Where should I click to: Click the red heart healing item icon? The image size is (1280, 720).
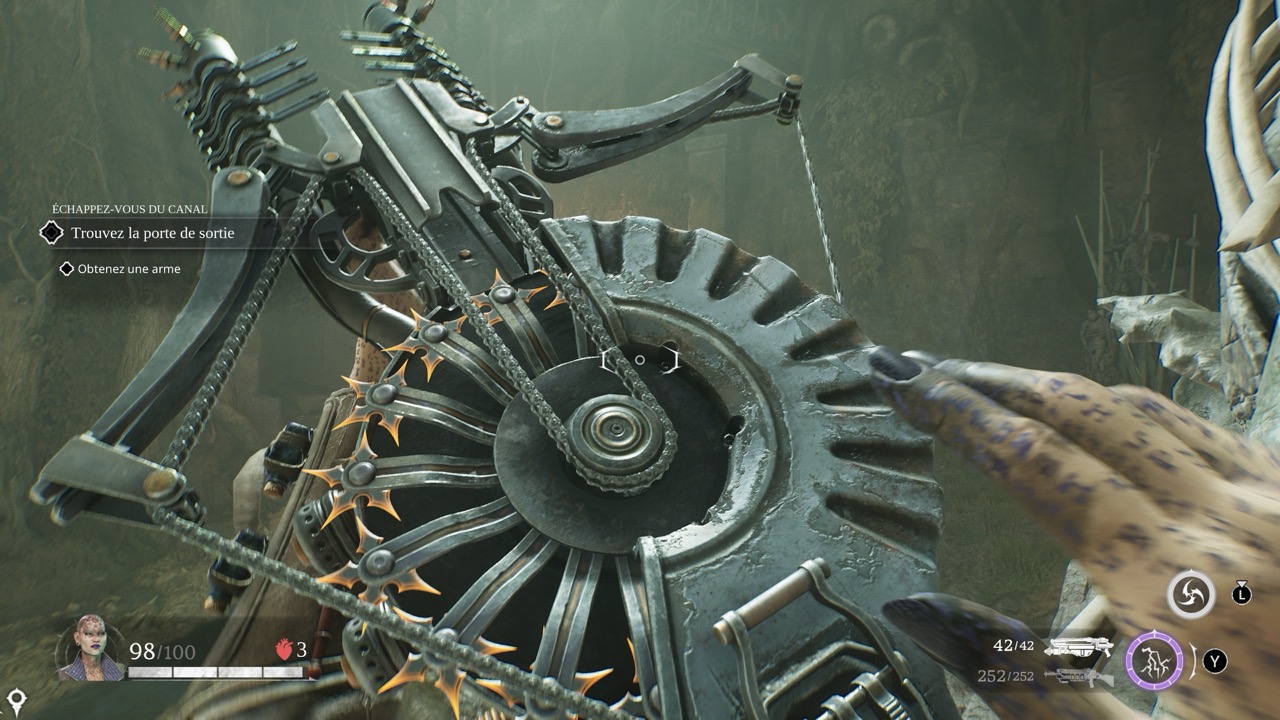[283, 650]
